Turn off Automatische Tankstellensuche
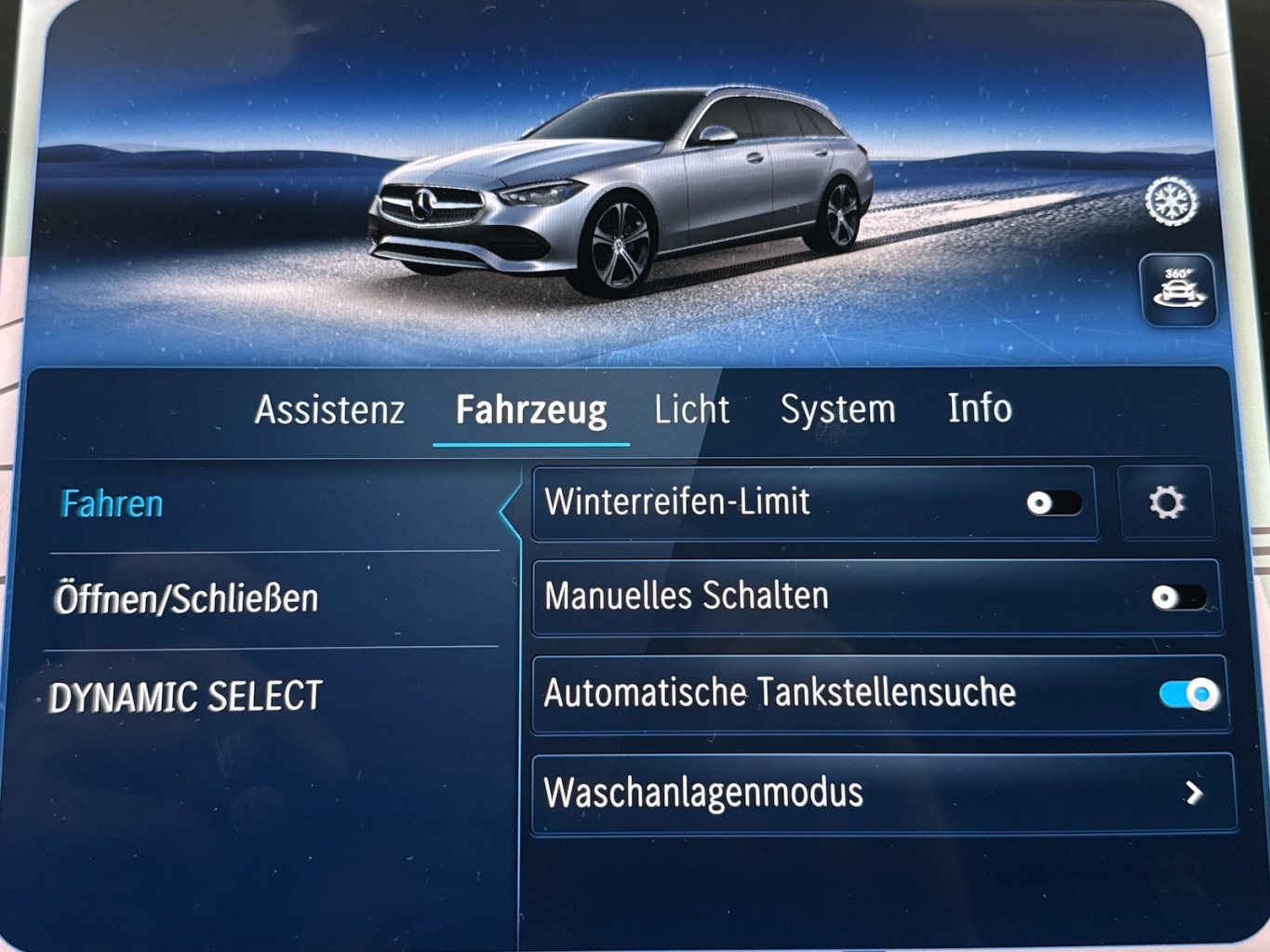Image resolution: width=1270 pixels, height=952 pixels. coord(1189,694)
